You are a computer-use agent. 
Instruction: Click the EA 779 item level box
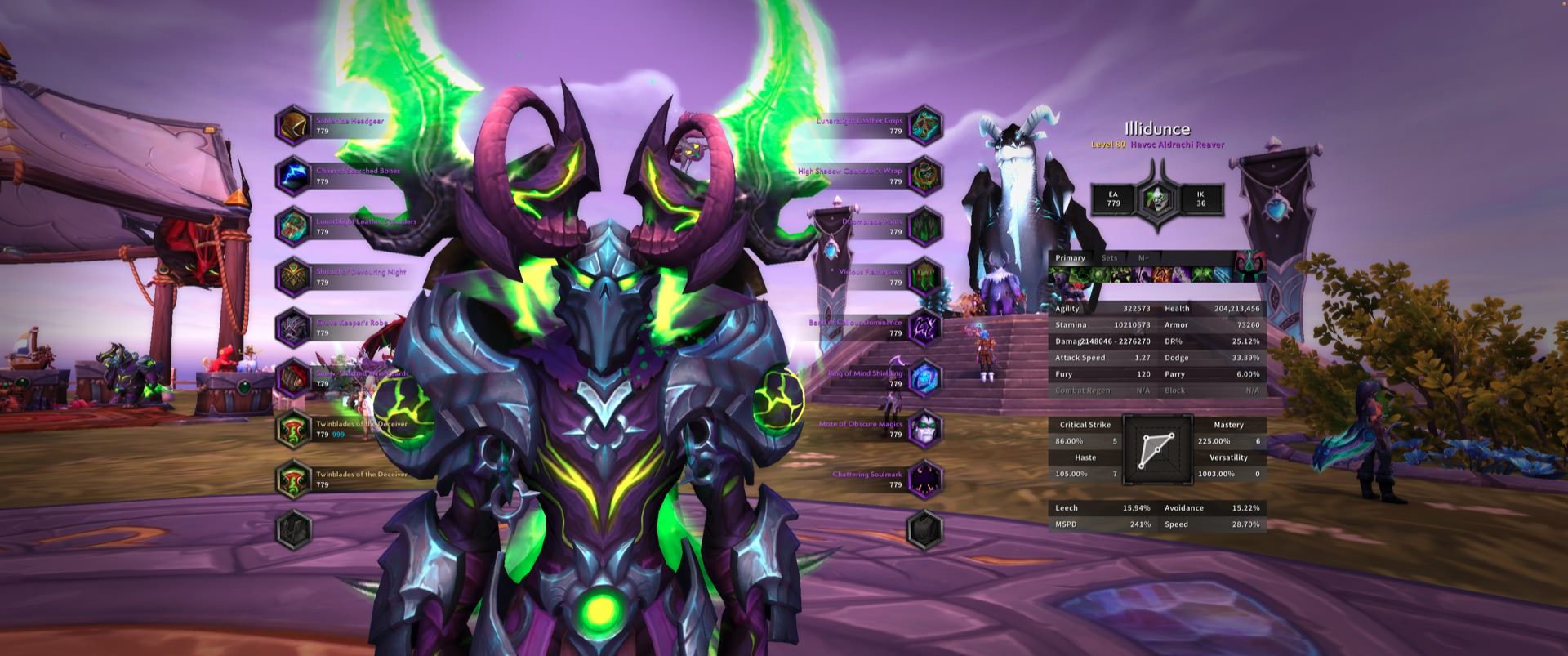point(1113,199)
